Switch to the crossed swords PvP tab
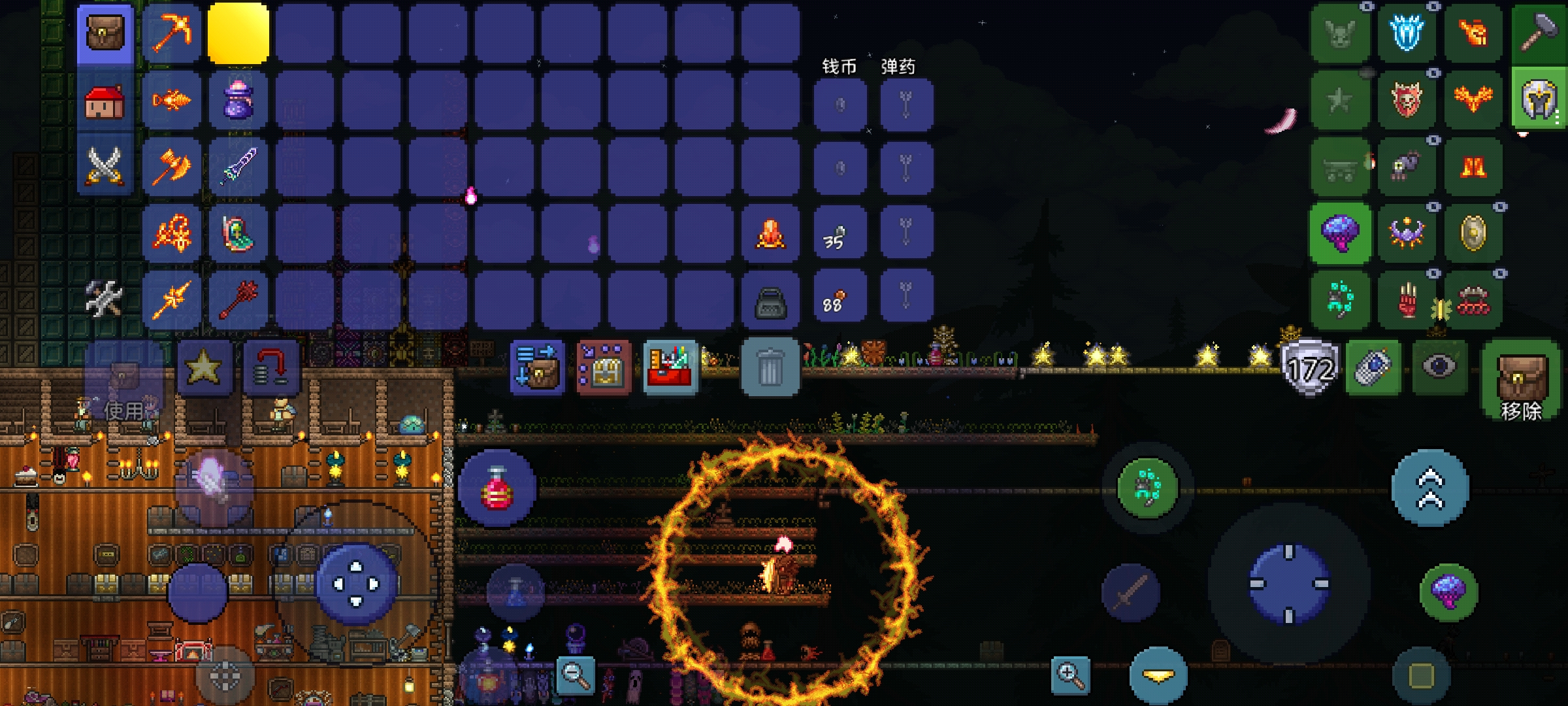The height and width of the screenshot is (706, 1568). 105,165
